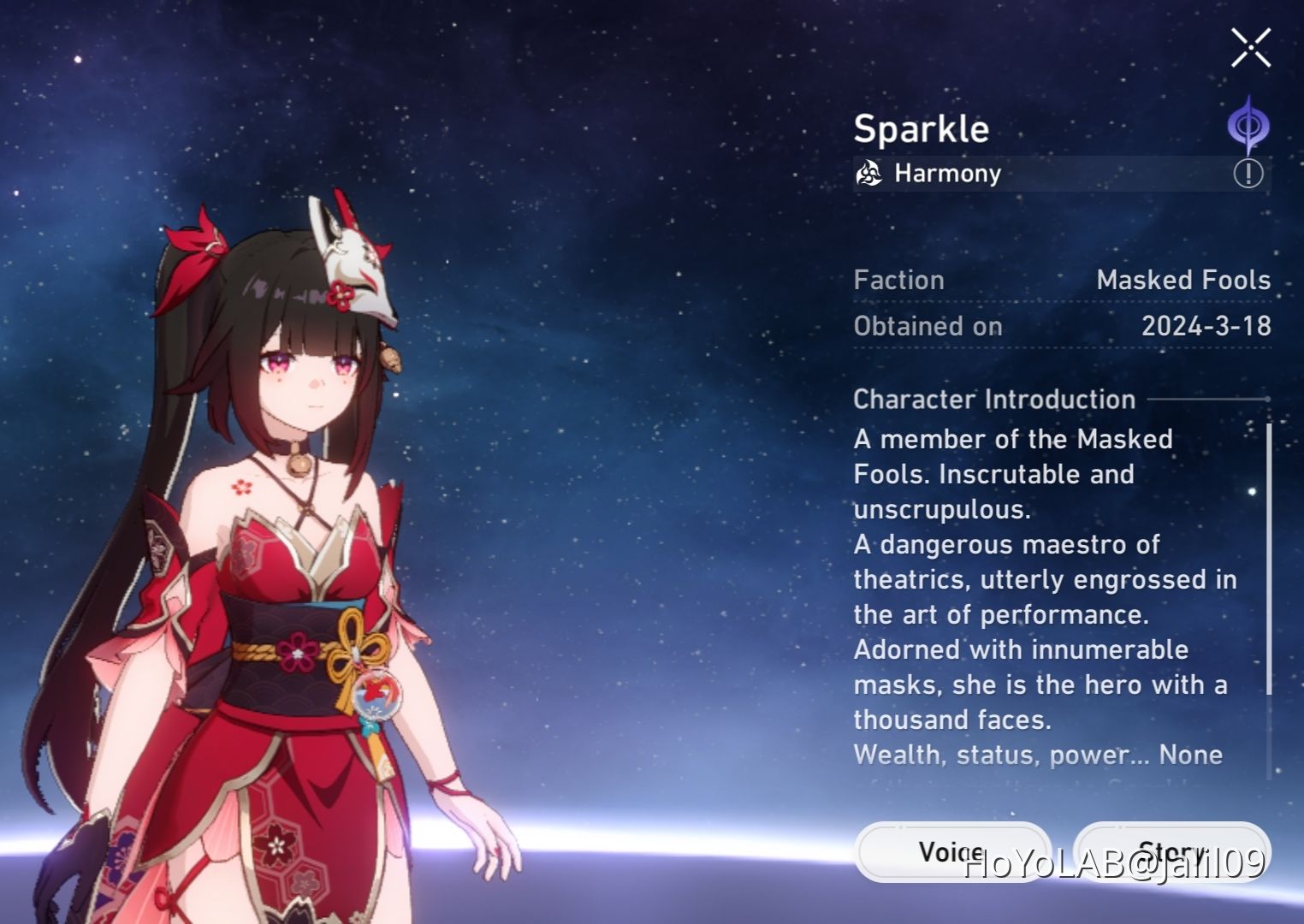The height and width of the screenshot is (924, 1304).
Task: Click the Harmony path icon beside the path name
Action: pos(868,174)
